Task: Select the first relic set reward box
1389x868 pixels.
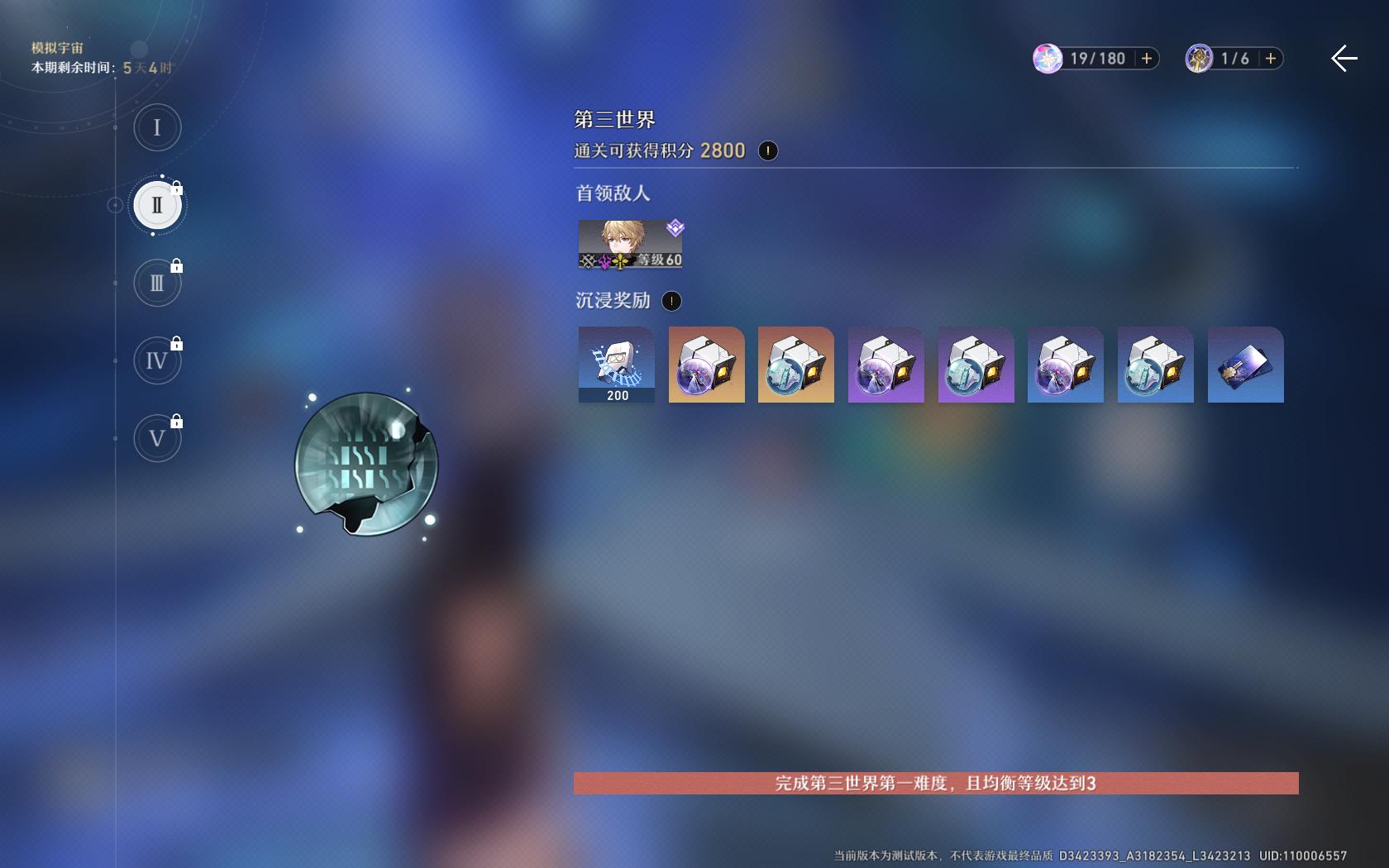Action: 706,364
